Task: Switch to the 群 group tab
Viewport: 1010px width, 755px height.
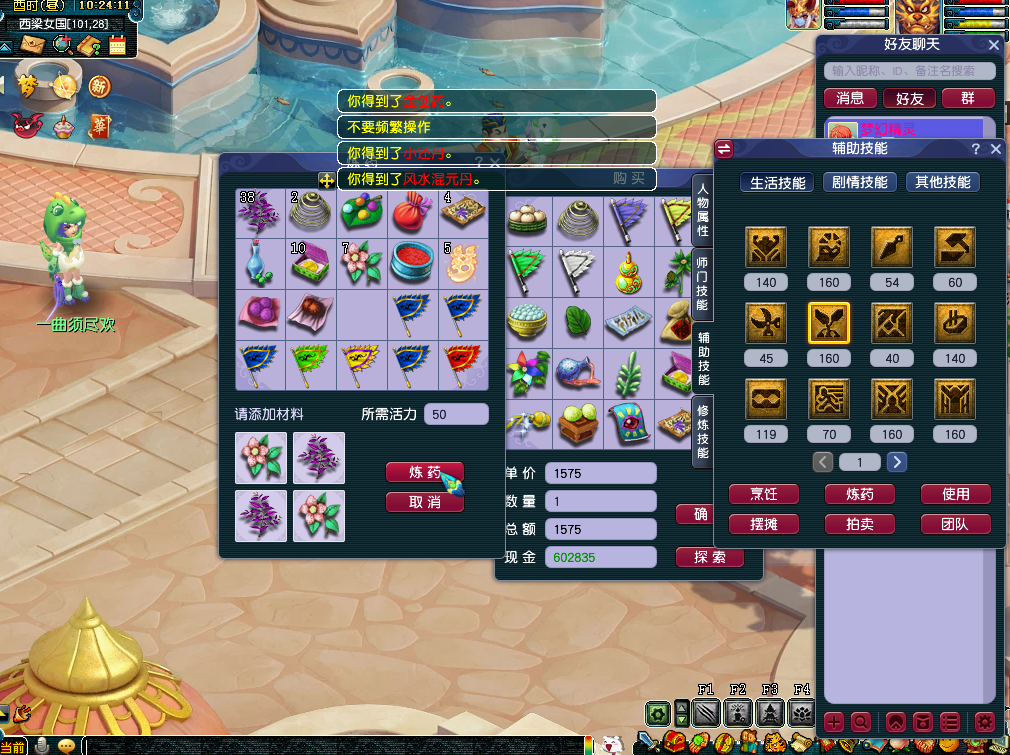Action: point(967,98)
